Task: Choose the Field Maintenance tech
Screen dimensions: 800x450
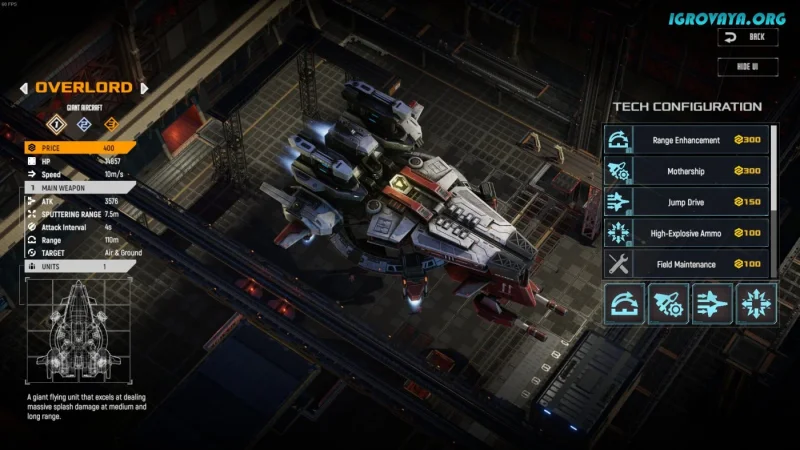Action: [x=687, y=264]
